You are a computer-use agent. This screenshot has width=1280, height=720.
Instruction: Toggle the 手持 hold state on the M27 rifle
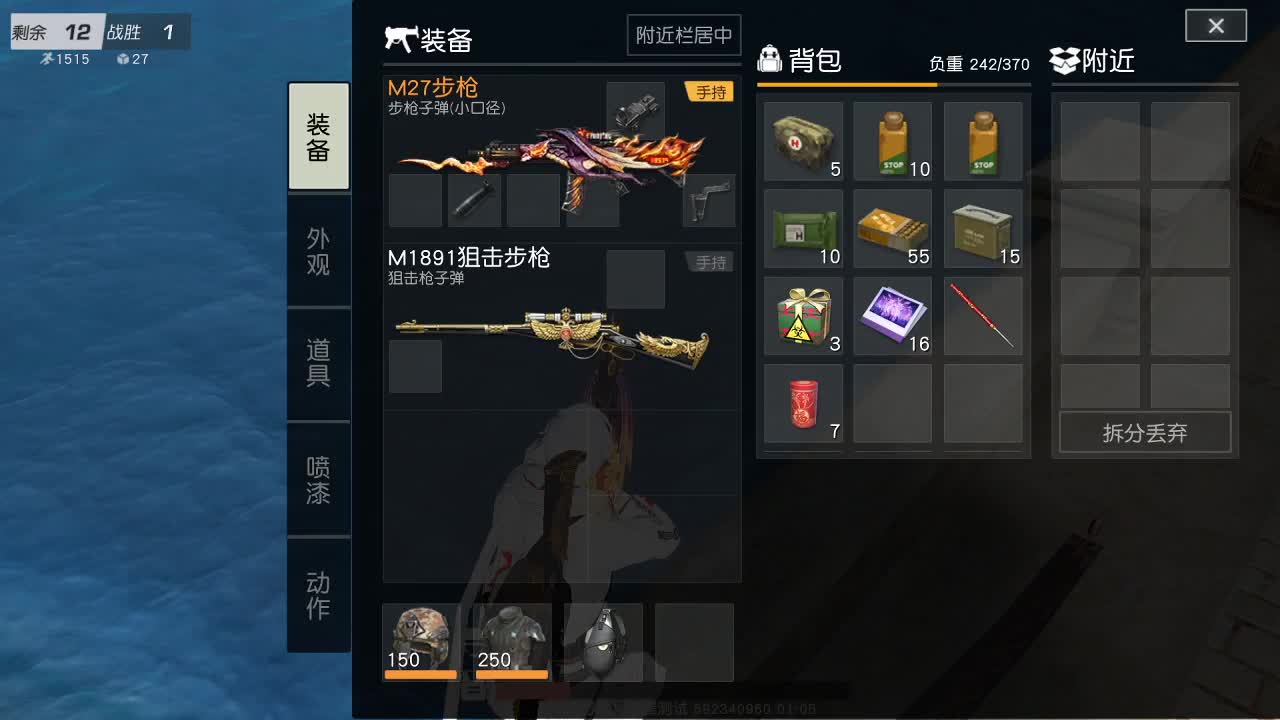[x=710, y=91]
